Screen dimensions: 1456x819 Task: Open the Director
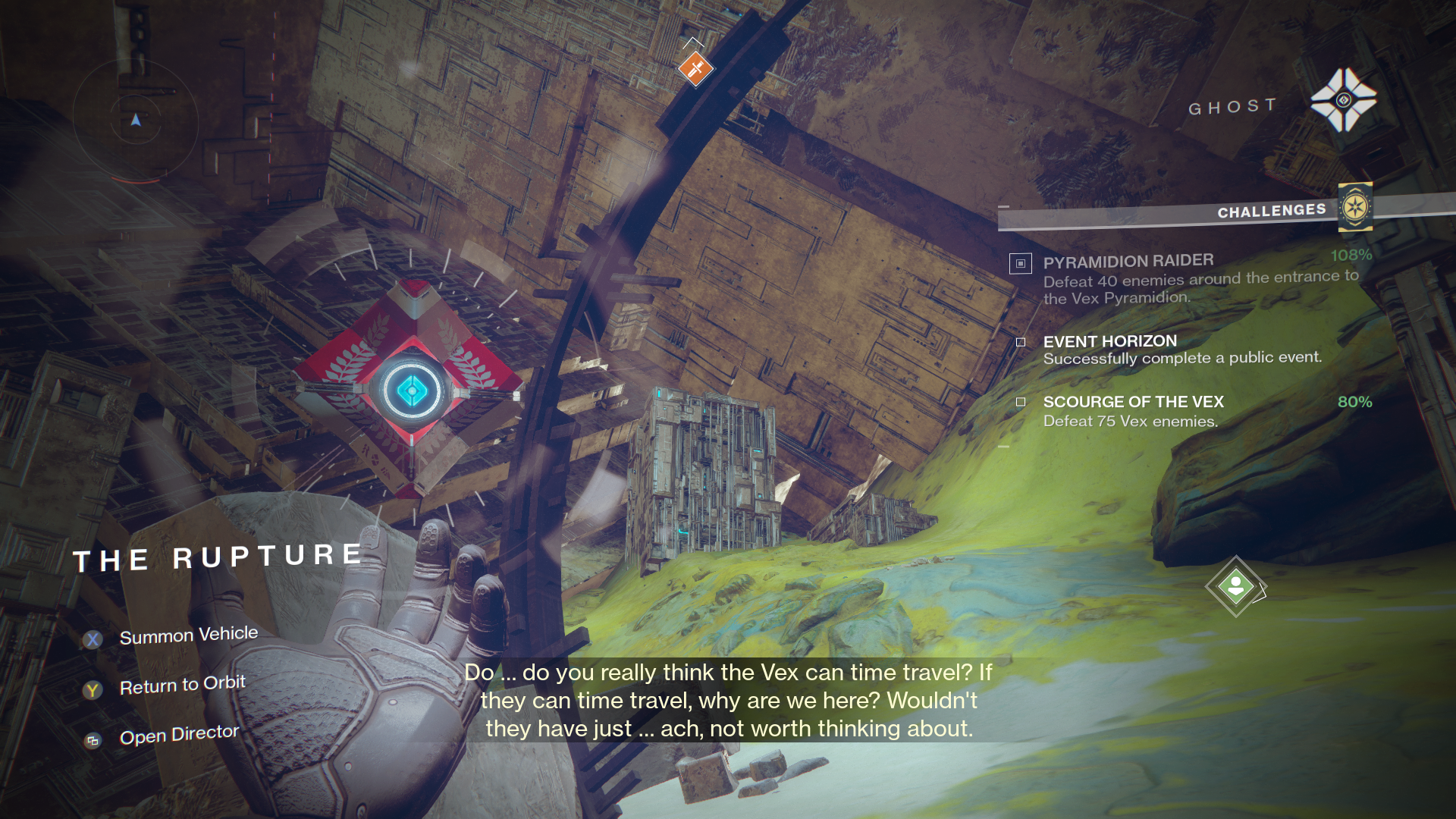179,735
